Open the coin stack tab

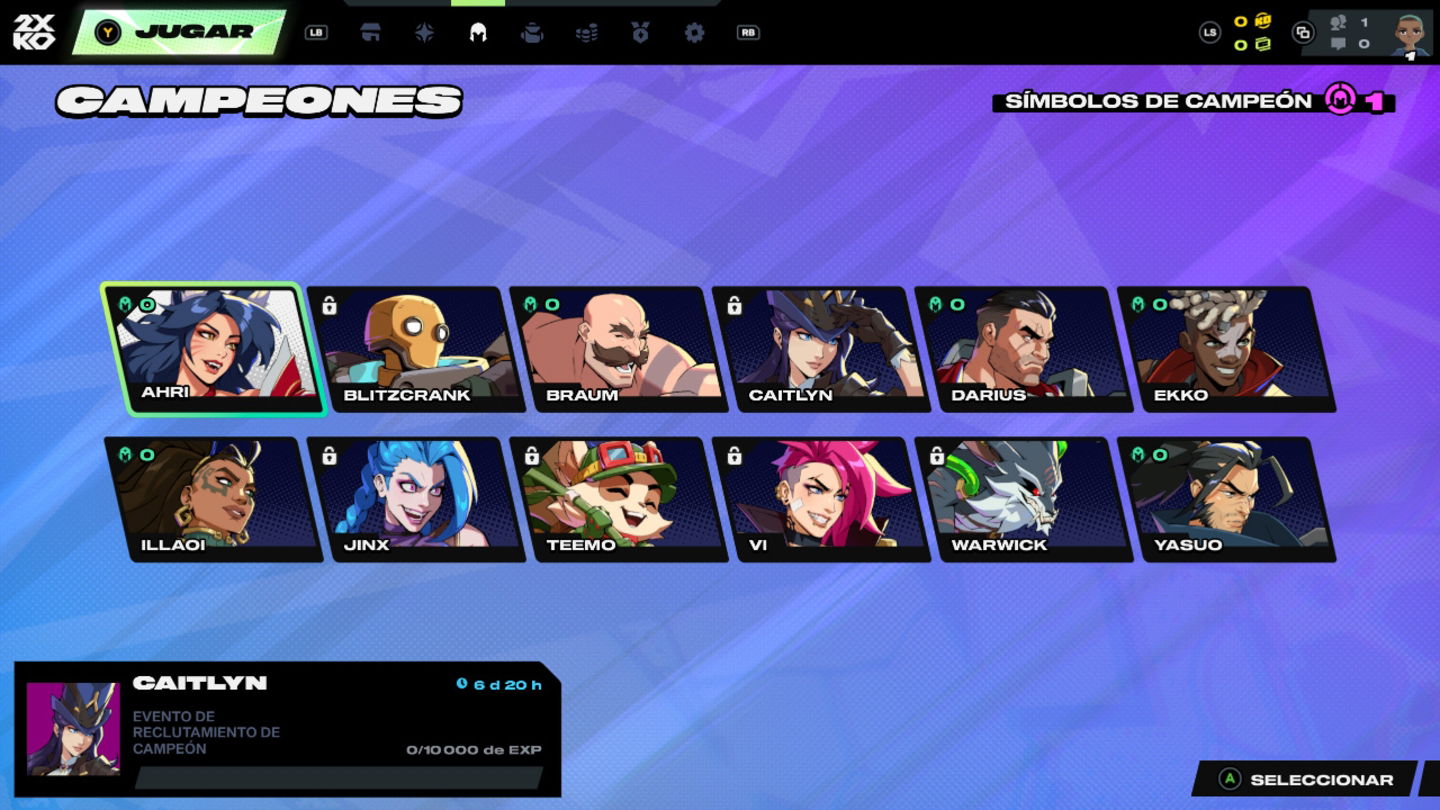[586, 32]
